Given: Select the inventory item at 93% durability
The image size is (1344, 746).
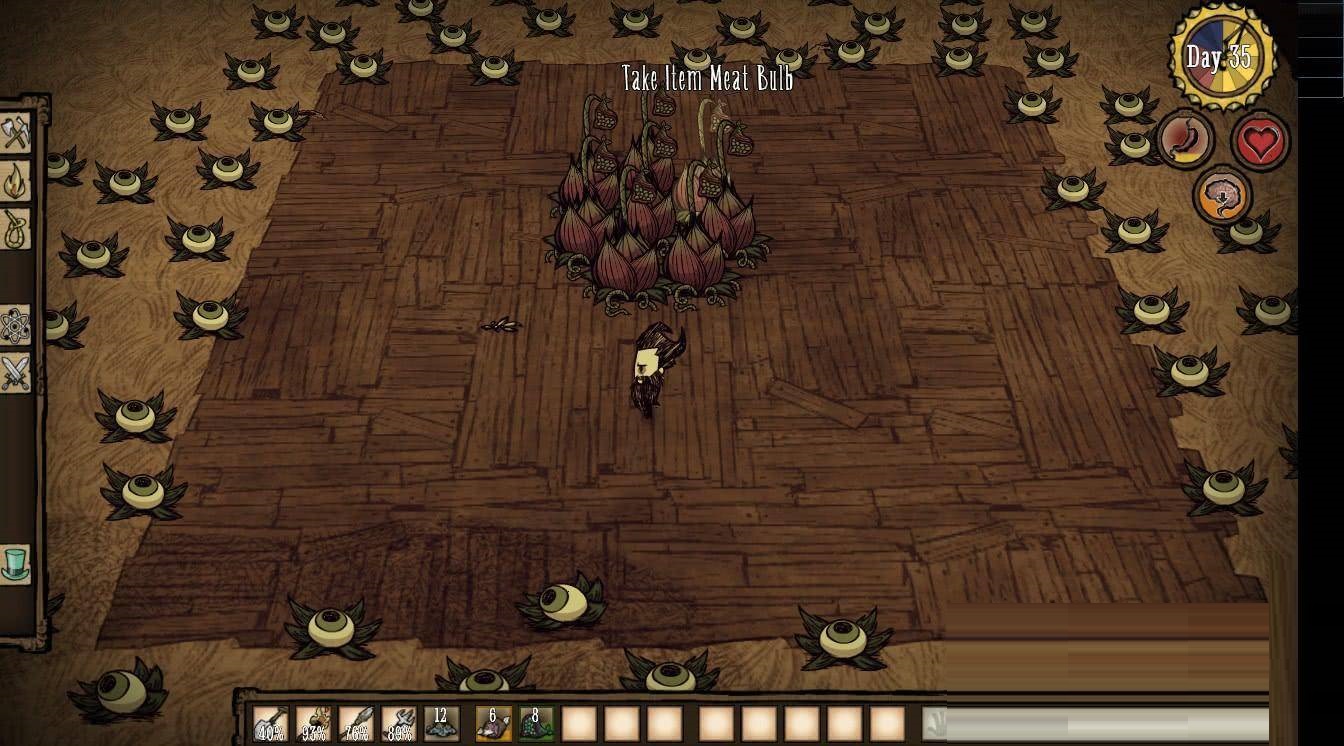Looking at the screenshot, I should click(313, 723).
